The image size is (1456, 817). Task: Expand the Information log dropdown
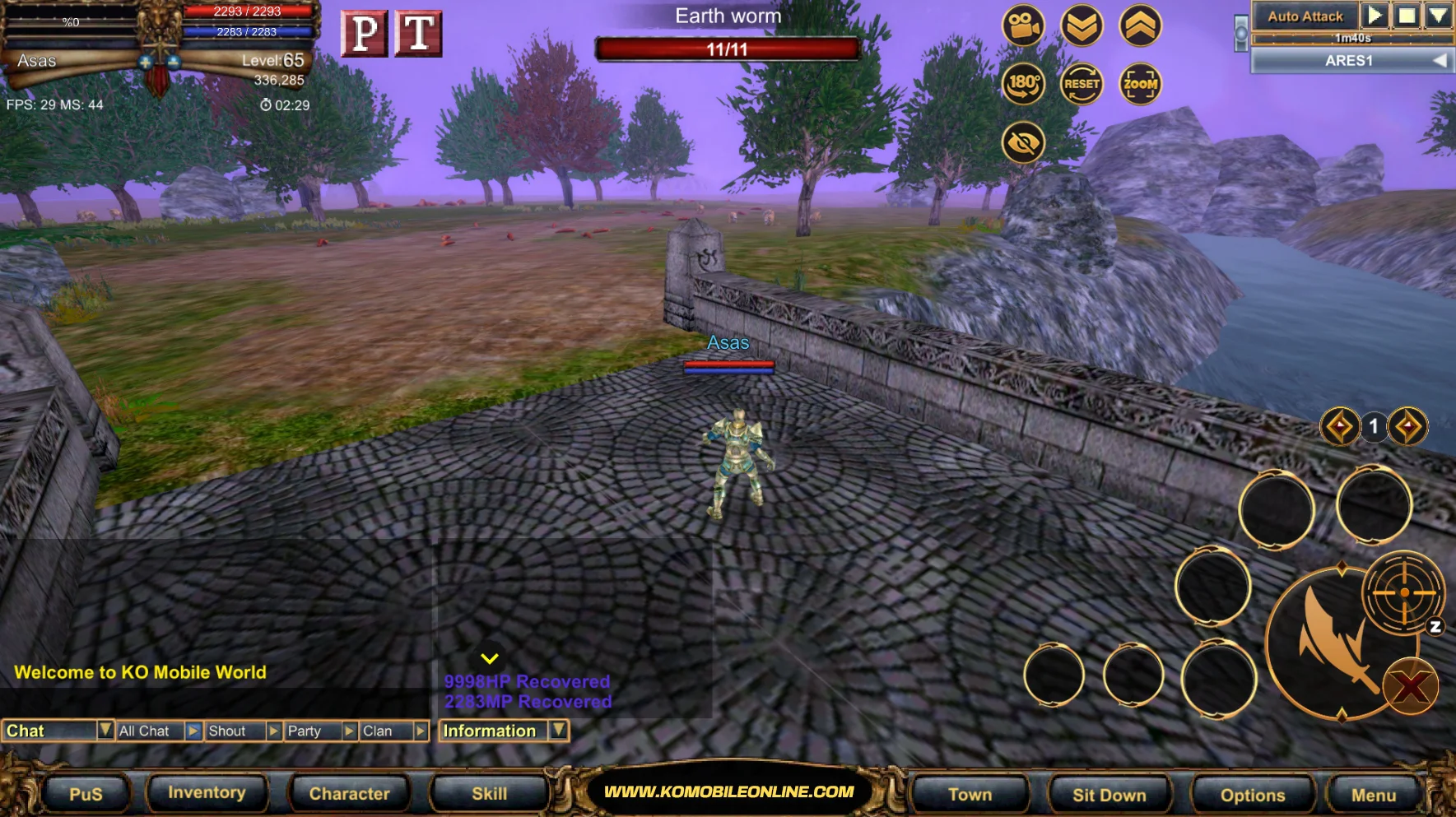tap(559, 730)
